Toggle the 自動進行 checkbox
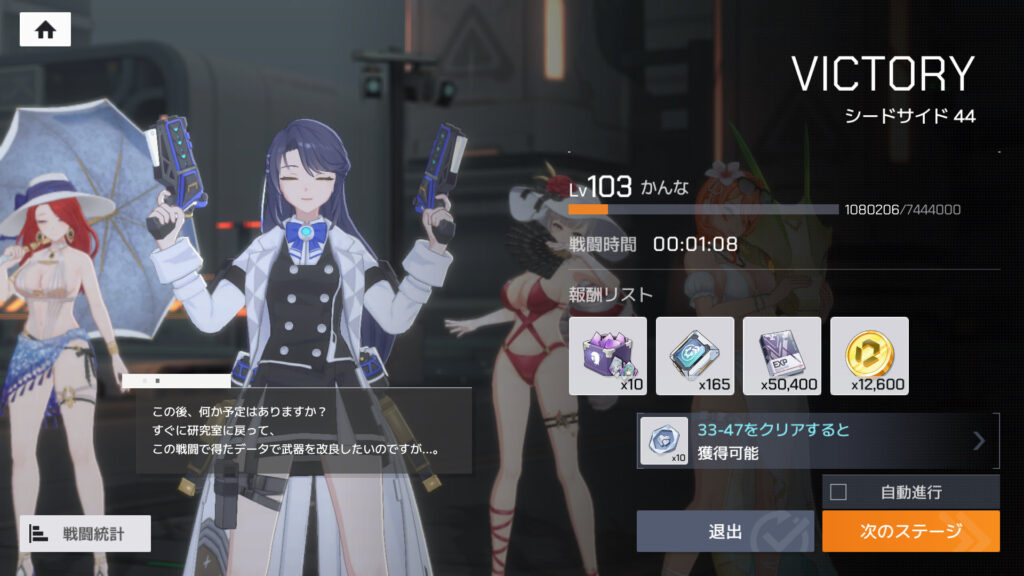The image size is (1024, 576). pos(839,492)
